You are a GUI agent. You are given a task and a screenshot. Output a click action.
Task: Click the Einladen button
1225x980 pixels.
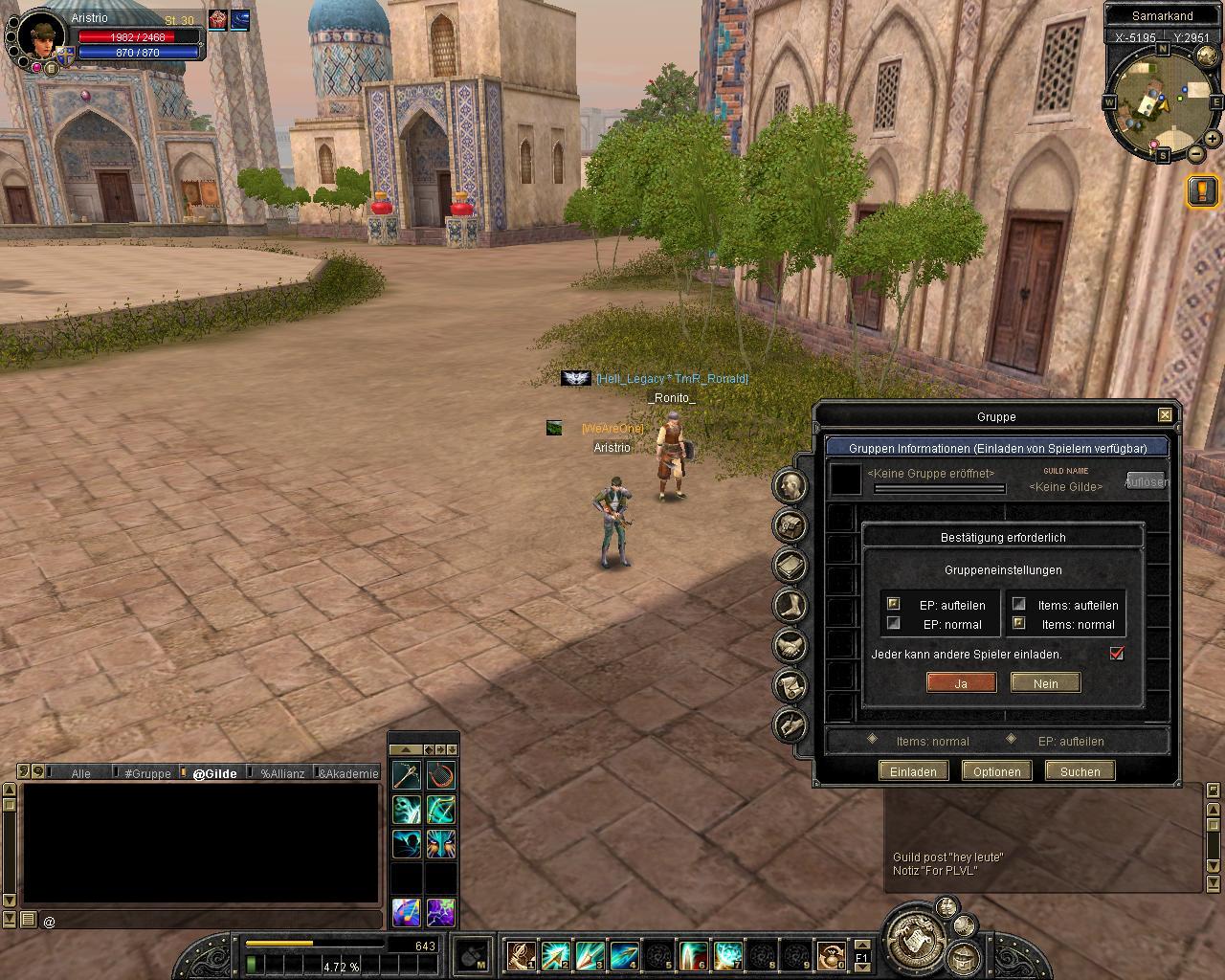point(913,771)
